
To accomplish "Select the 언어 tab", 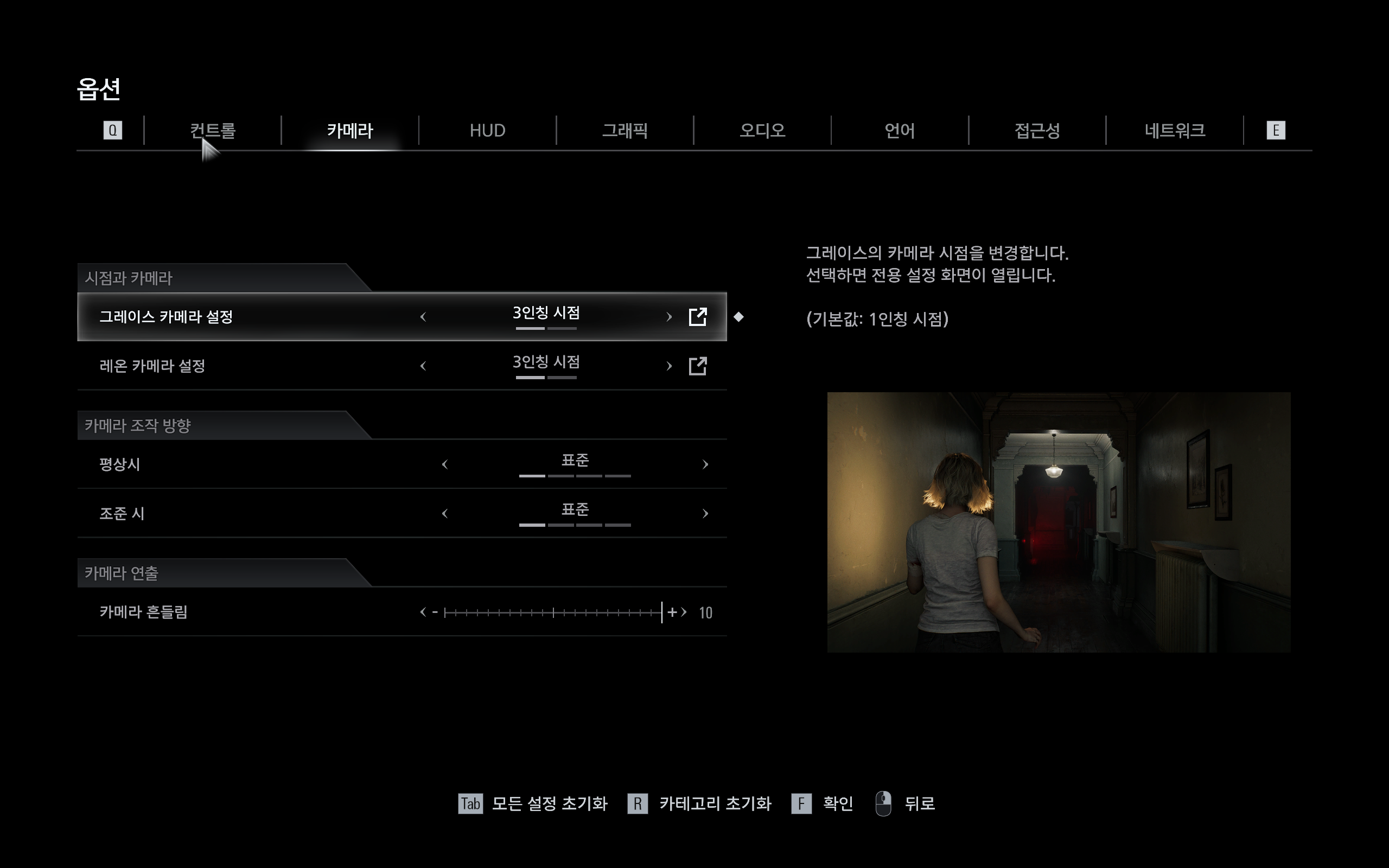I will click(900, 131).
